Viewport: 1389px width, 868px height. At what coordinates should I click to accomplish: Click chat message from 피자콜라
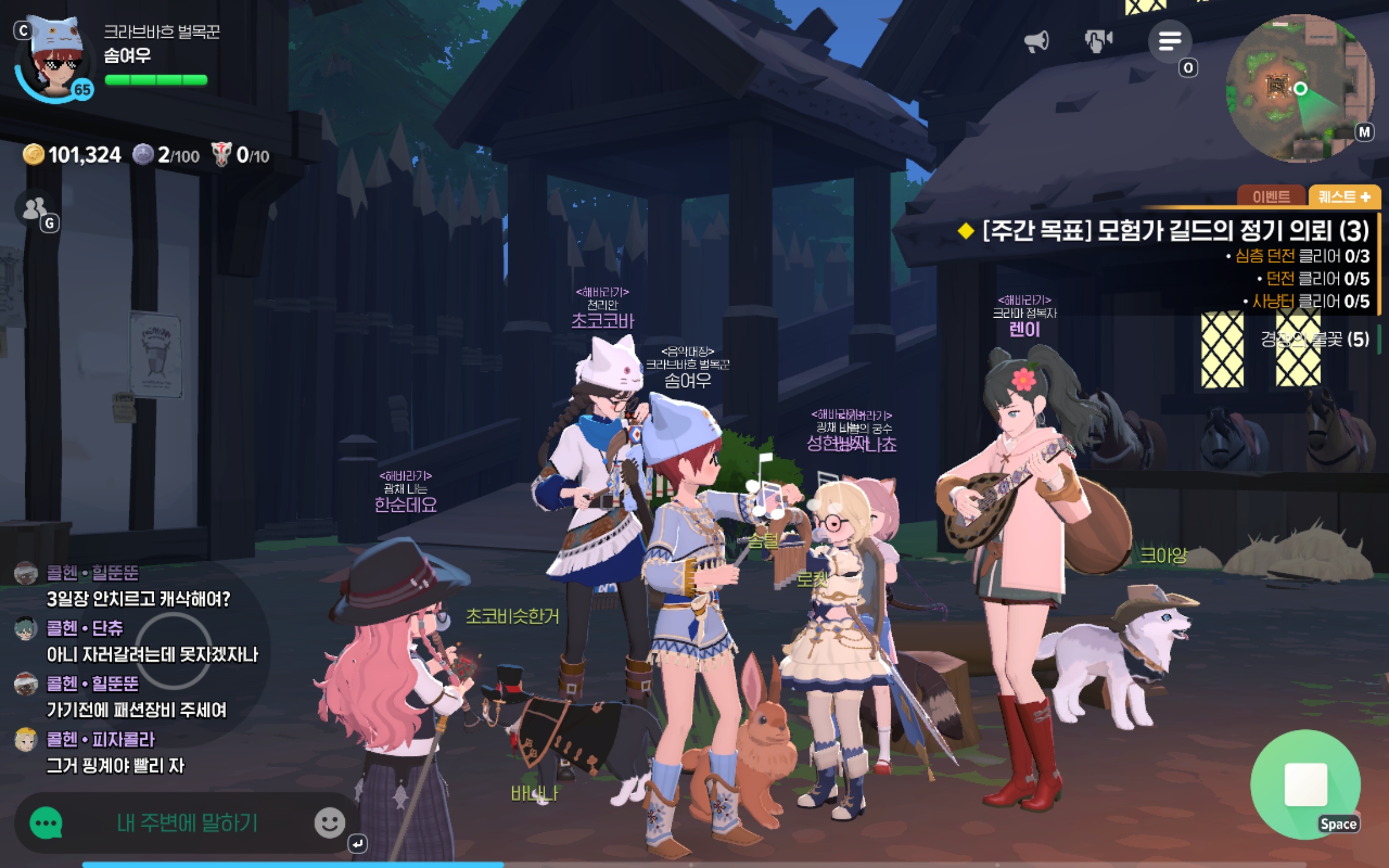click(116, 766)
